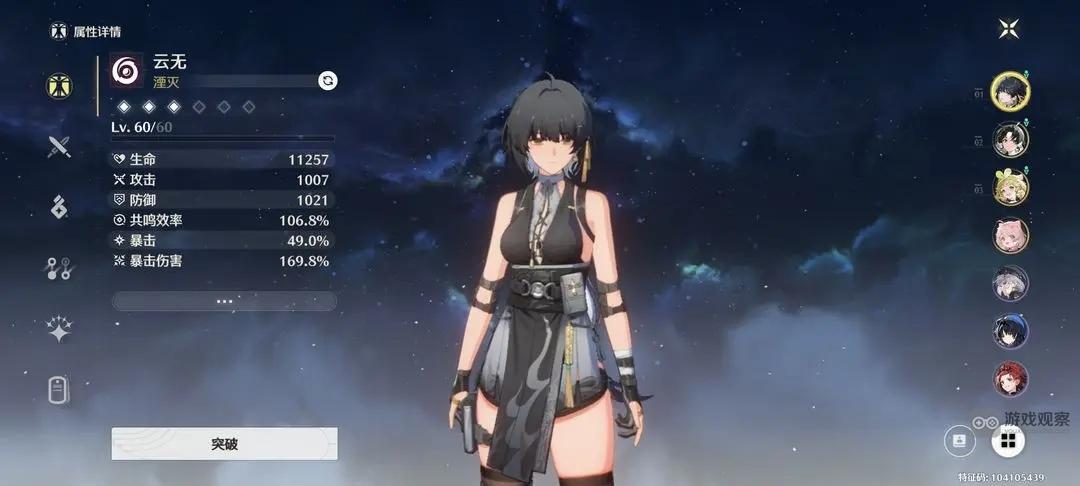The width and height of the screenshot is (1080, 486).
Task: Click the 突破 ascend button
Action: point(224,443)
